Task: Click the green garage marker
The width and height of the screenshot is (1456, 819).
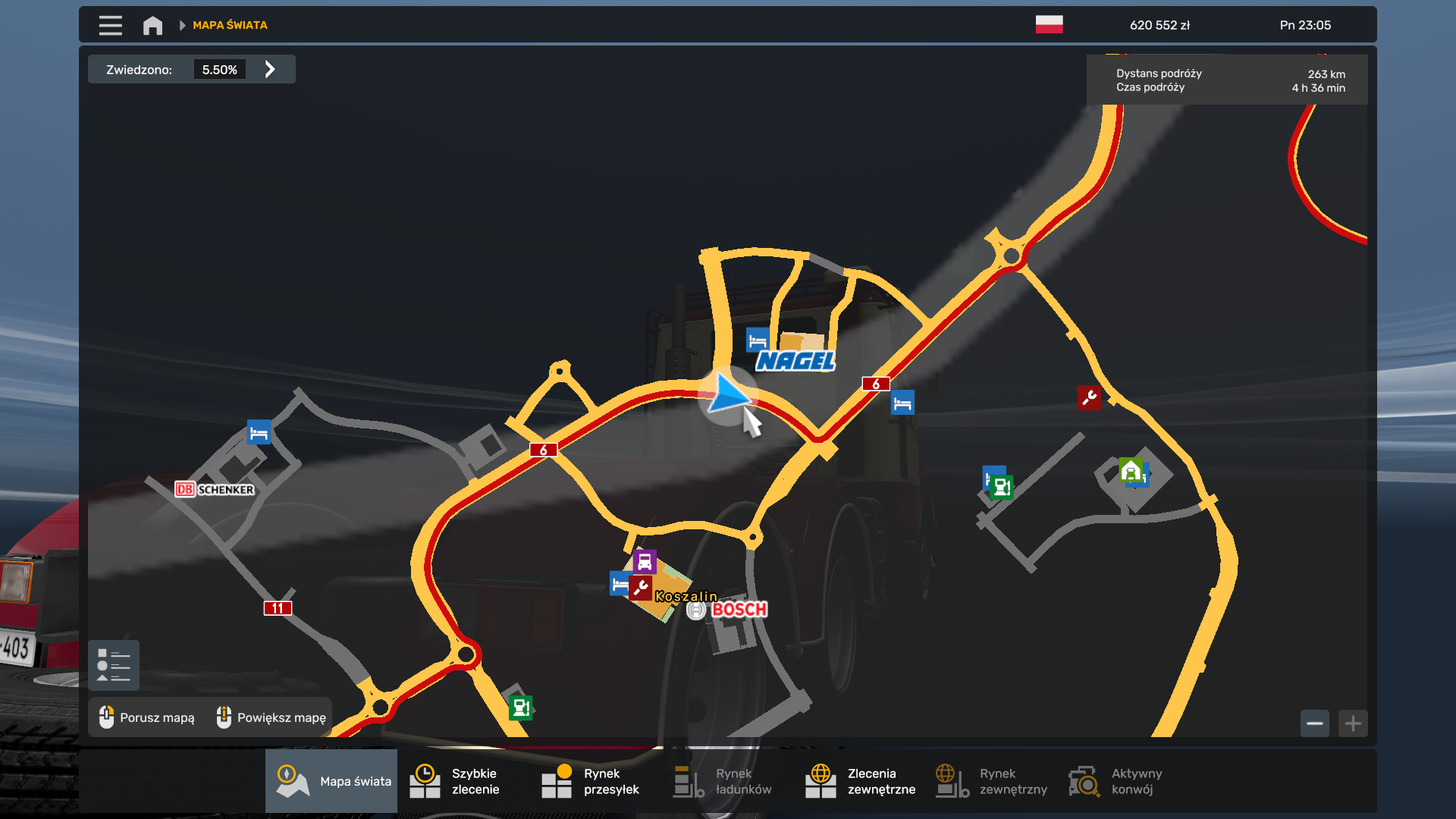Action: 1130,470
